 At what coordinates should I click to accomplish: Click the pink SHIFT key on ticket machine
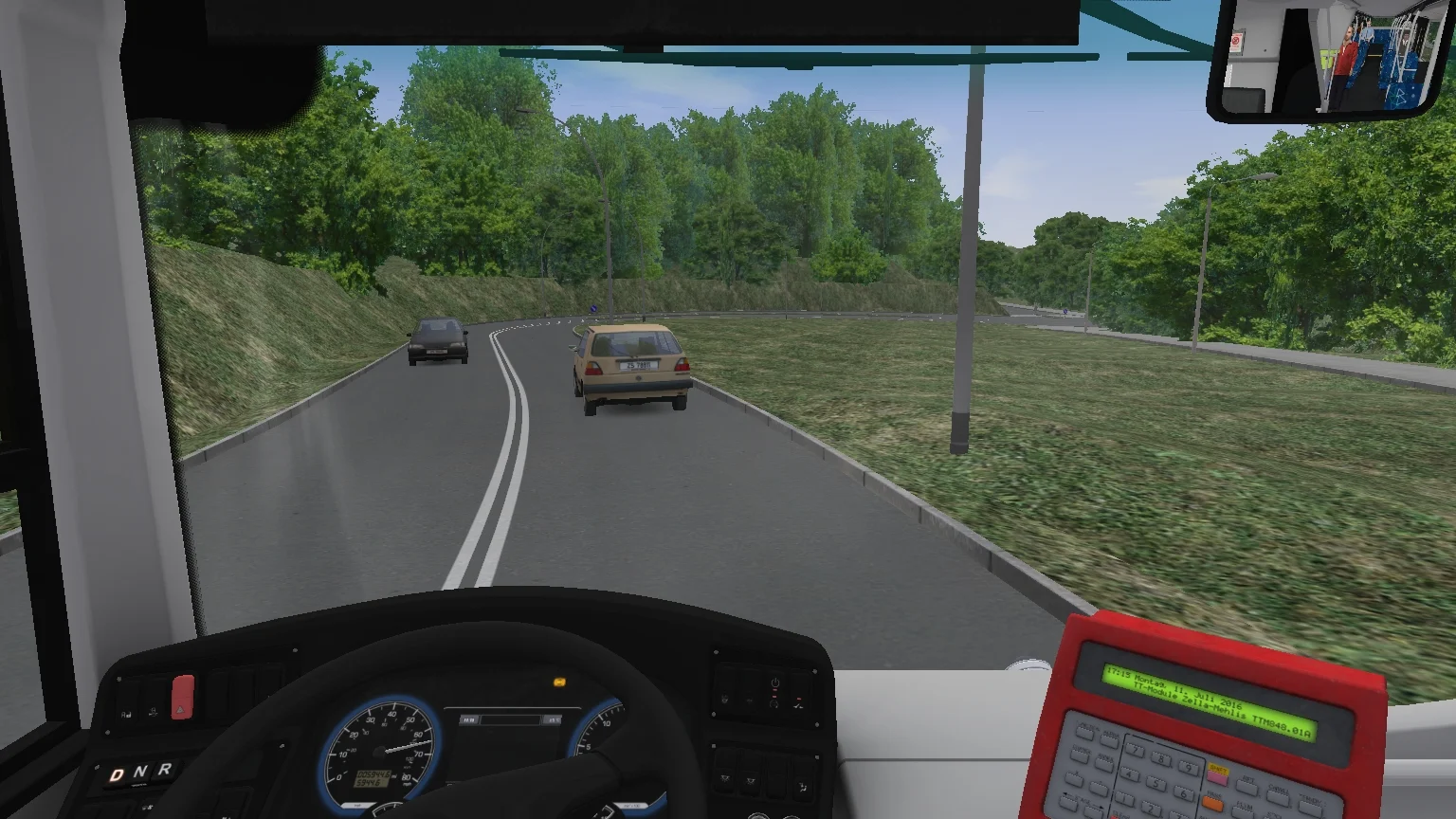(x=1217, y=779)
